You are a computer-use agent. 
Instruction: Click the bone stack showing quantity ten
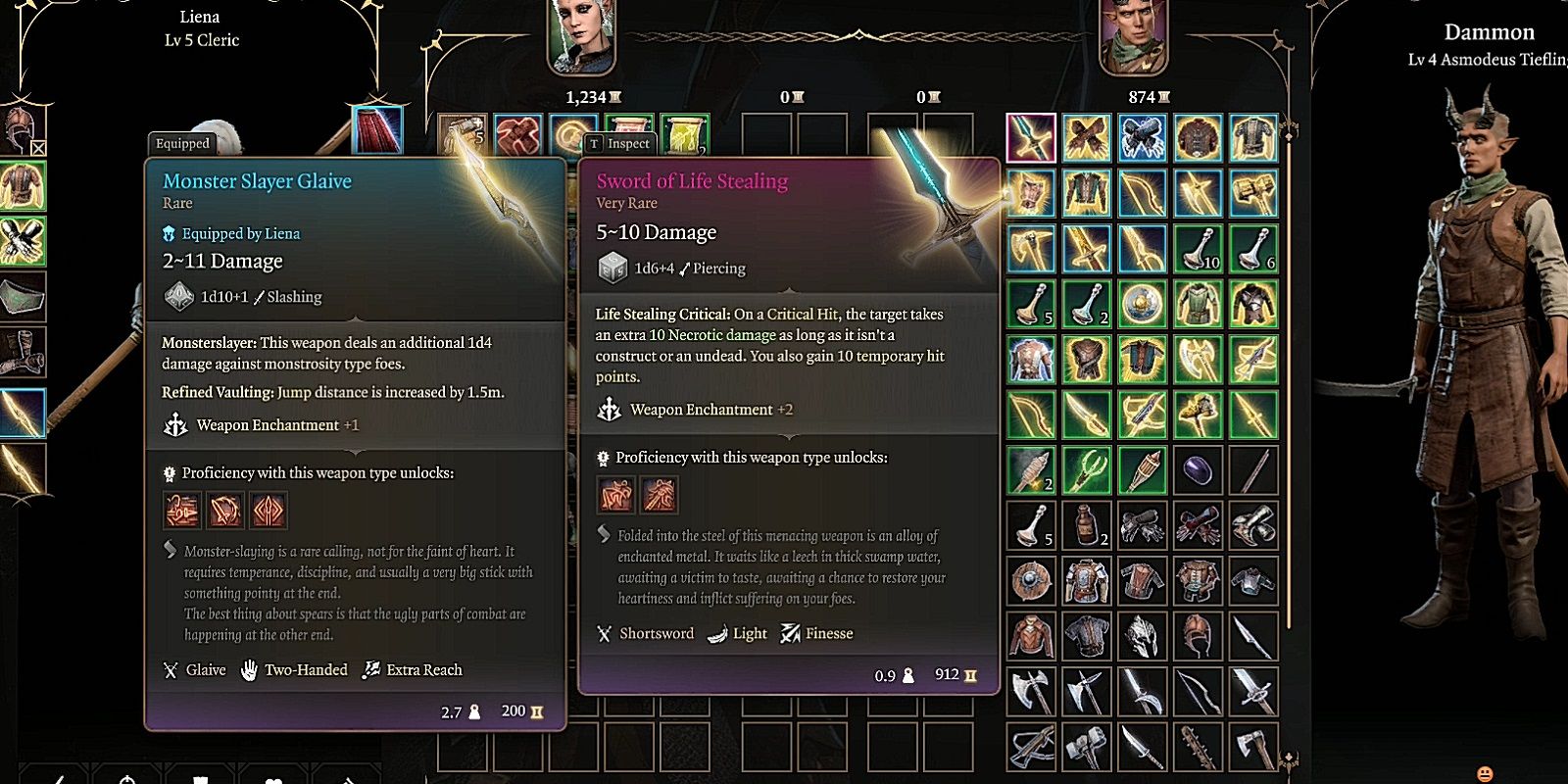click(1198, 250)
